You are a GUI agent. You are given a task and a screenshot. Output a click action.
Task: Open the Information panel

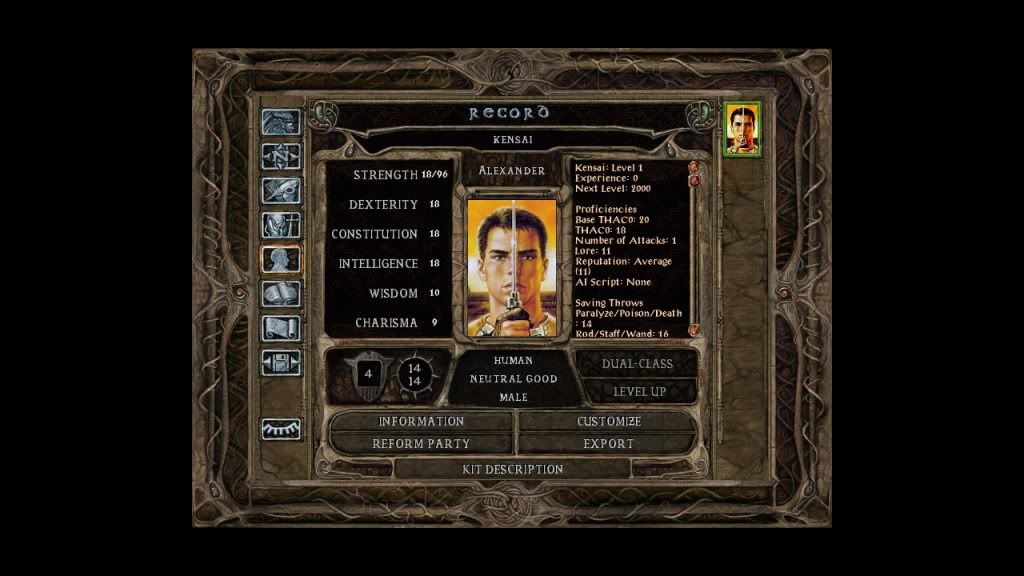pyautogui.click(x=421, y=422)
